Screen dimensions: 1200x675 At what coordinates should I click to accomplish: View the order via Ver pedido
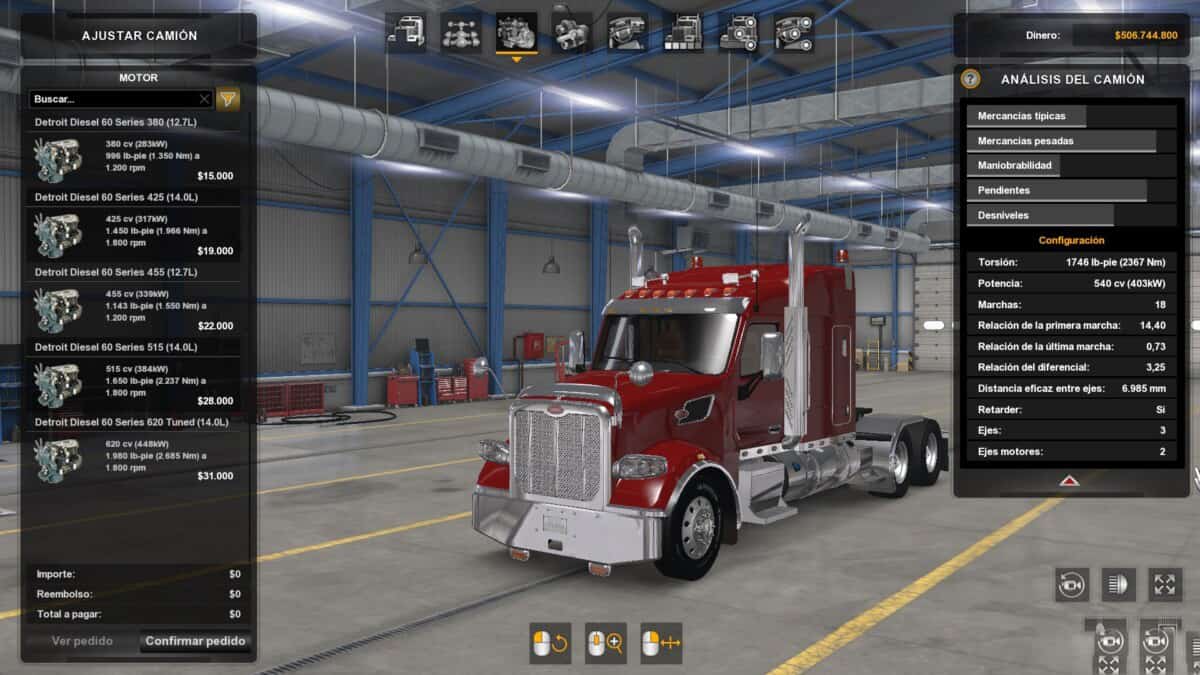point(82,641)
